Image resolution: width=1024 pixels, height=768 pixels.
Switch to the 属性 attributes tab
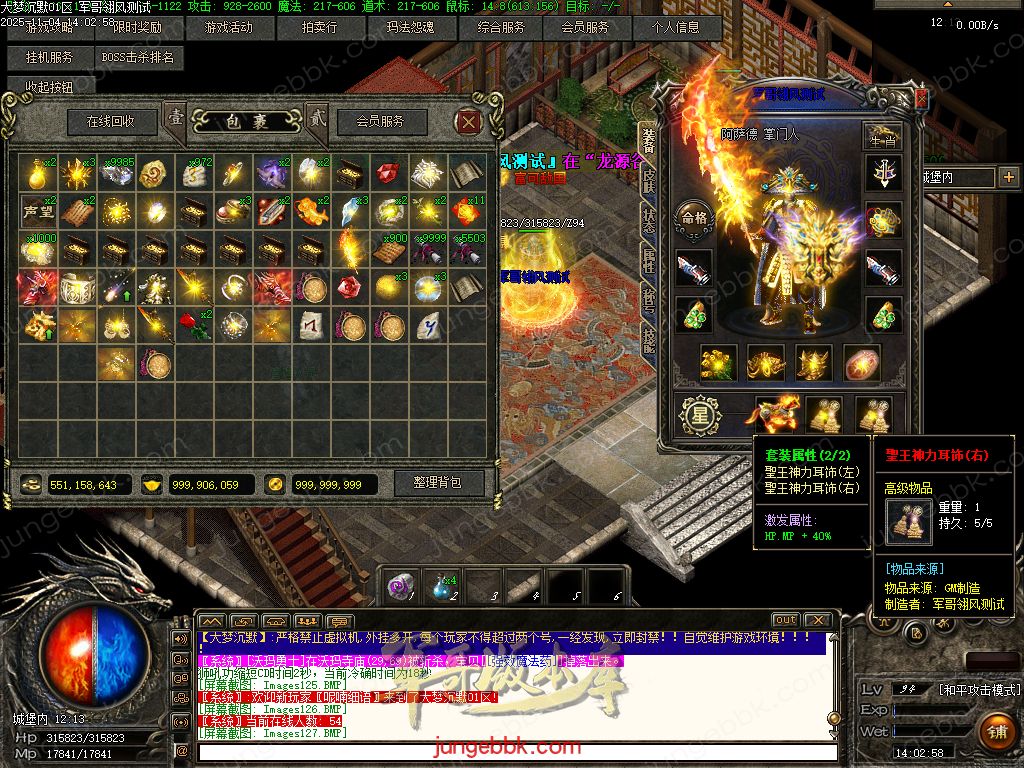(648, 262)
